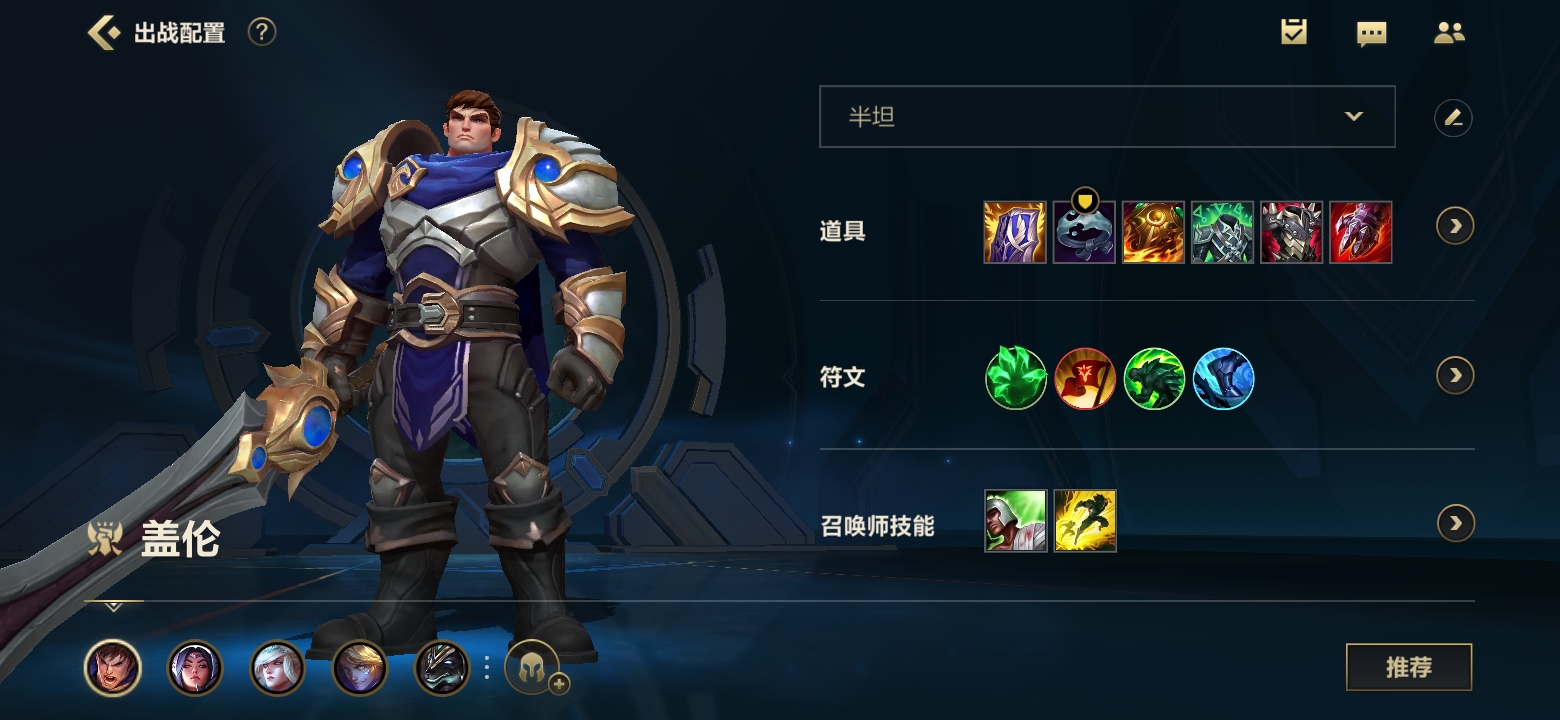Click the 推荐 recommend button
Viewport: 1560px width, 720px height.
tap(1408, 667)
